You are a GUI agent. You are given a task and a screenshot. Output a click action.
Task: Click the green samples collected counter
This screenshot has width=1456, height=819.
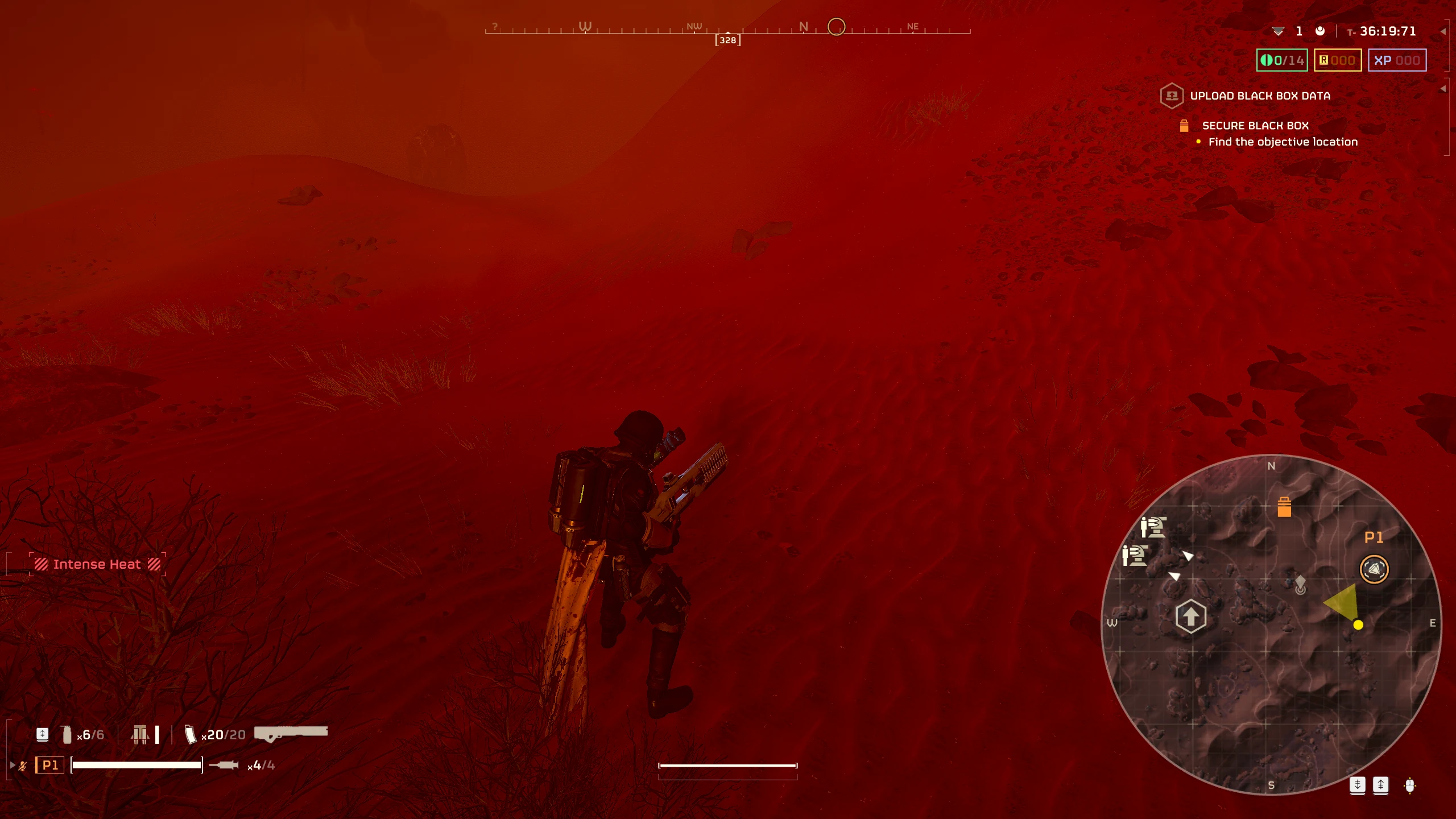tap(1282, 60)
